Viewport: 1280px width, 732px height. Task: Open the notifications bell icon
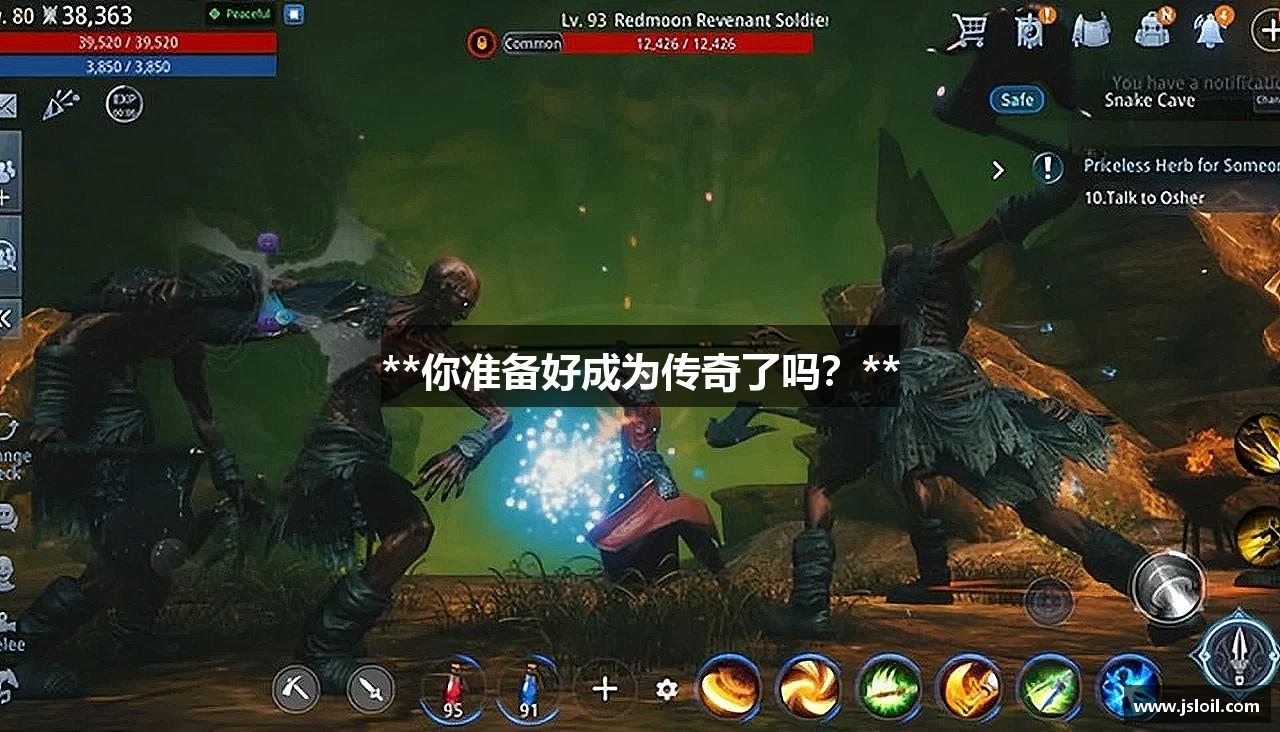click(1210, 30)
